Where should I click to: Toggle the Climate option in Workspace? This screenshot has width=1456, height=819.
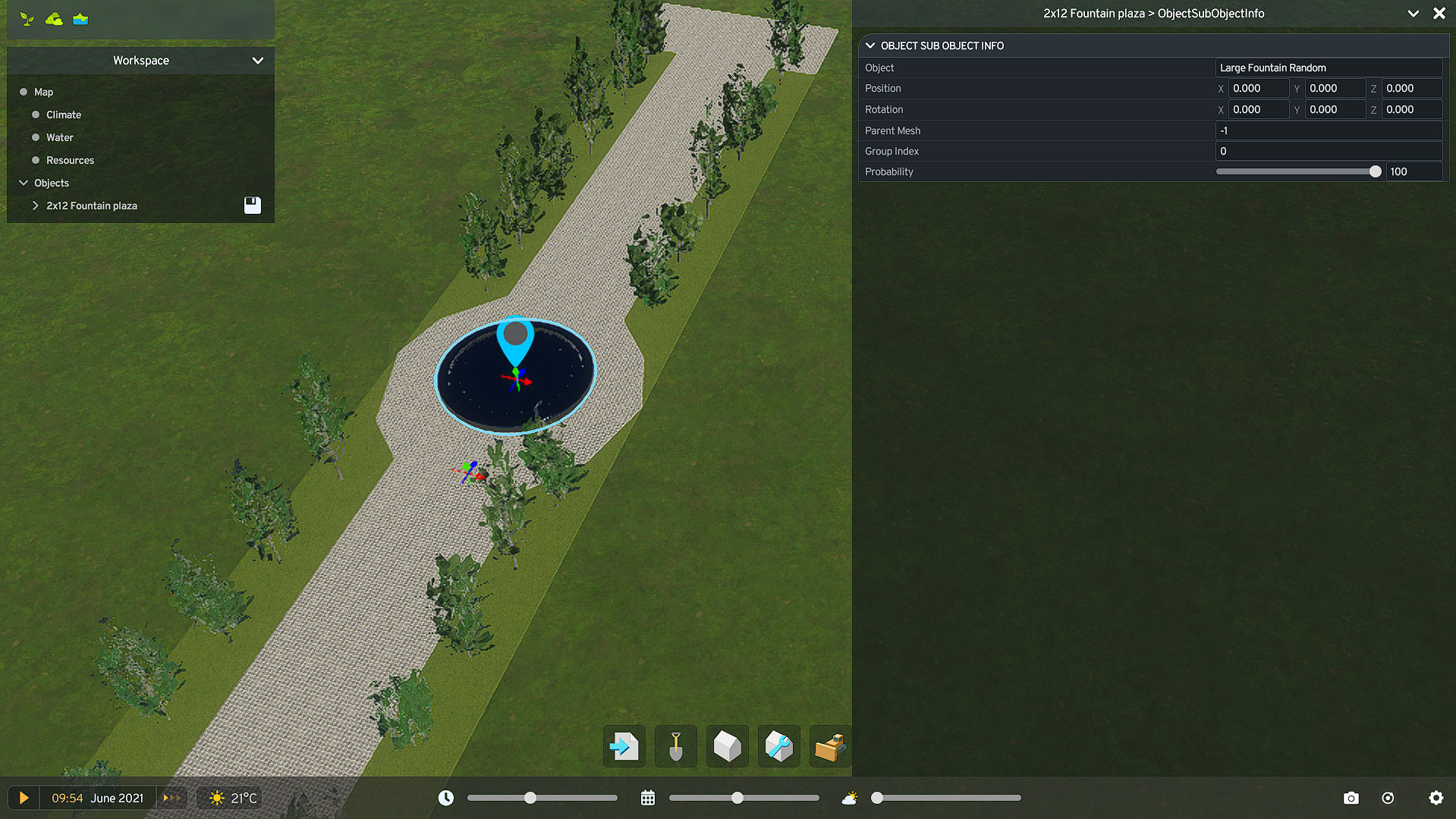click(36, 115)
